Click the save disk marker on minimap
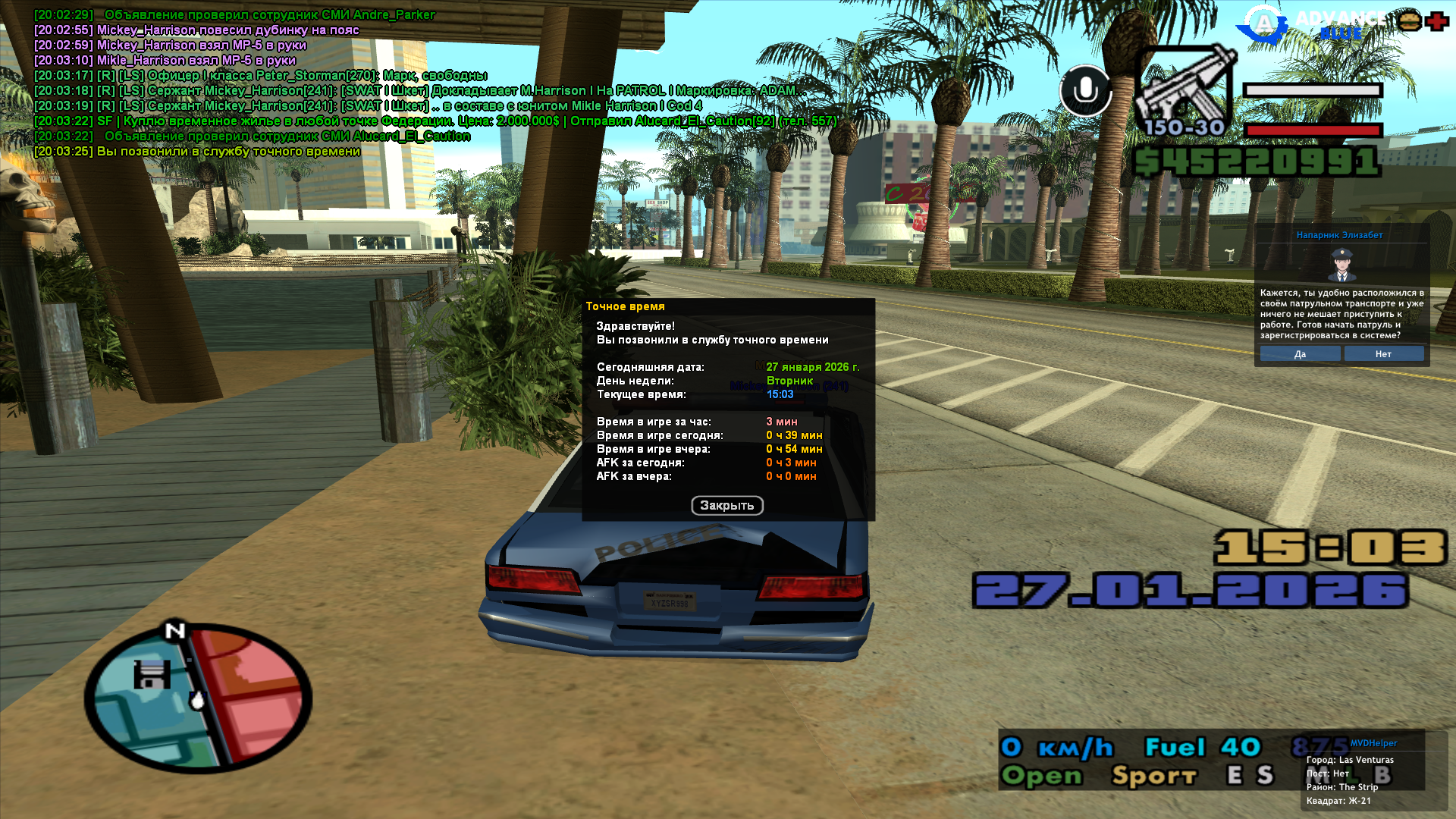This screenshot has width=1456, height=819. pos(152,674)
